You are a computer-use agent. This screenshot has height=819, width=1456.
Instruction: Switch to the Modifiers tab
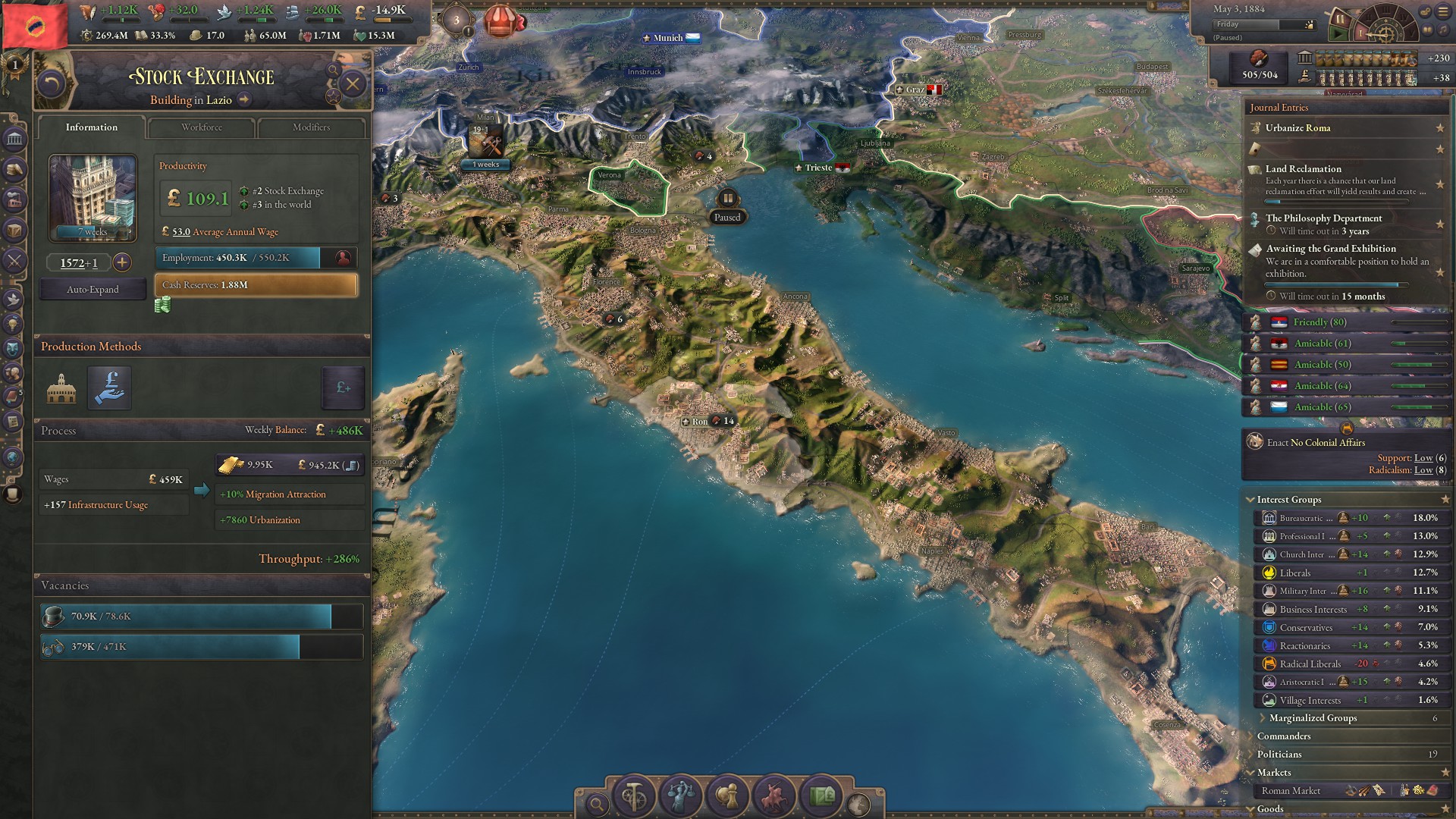pos(311,127)
